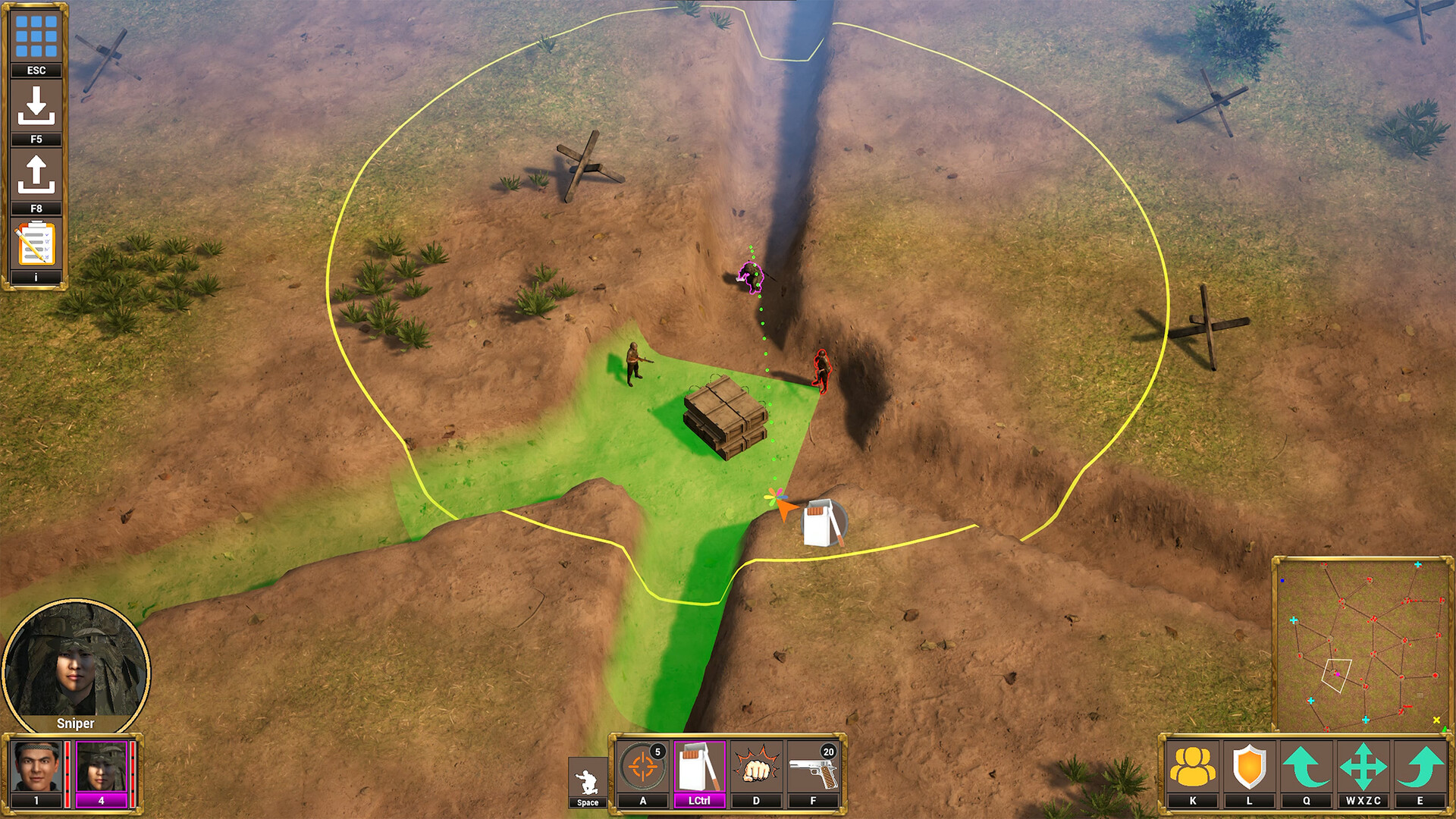Toggle crouch stance with the Space icon

(x=588, y=773)
